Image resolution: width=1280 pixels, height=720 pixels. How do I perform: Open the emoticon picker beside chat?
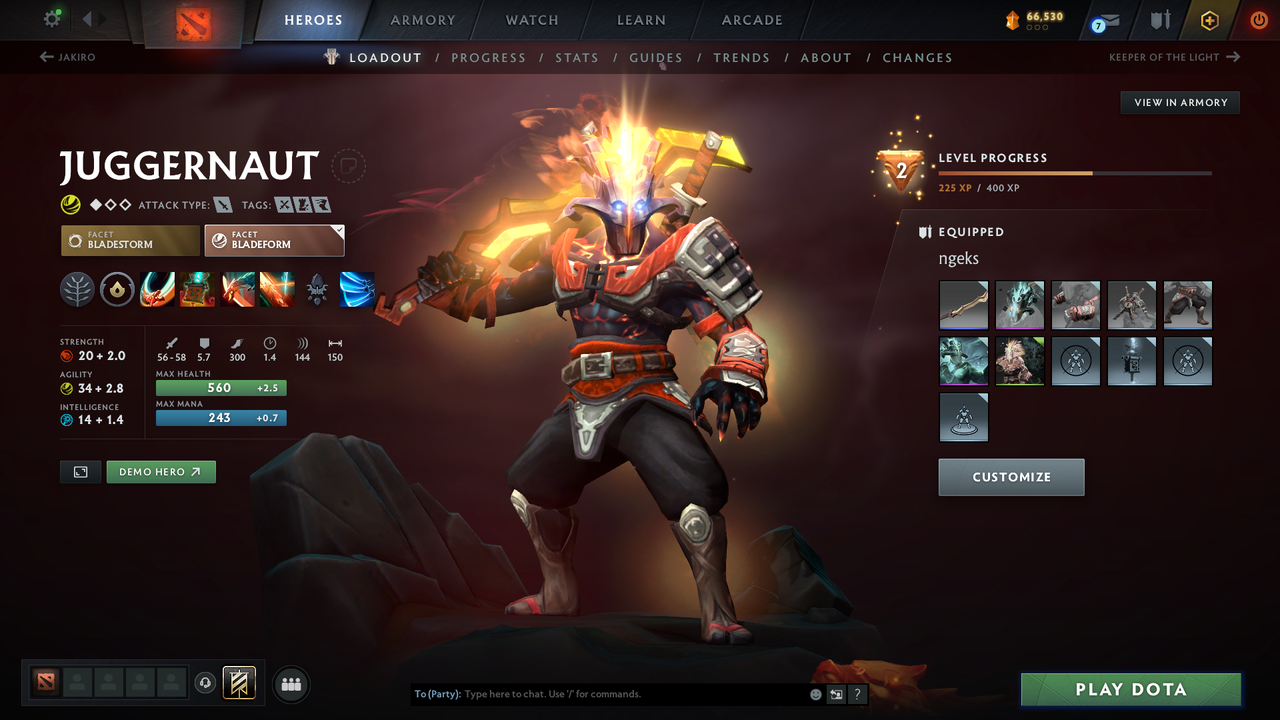pos(814,693)
